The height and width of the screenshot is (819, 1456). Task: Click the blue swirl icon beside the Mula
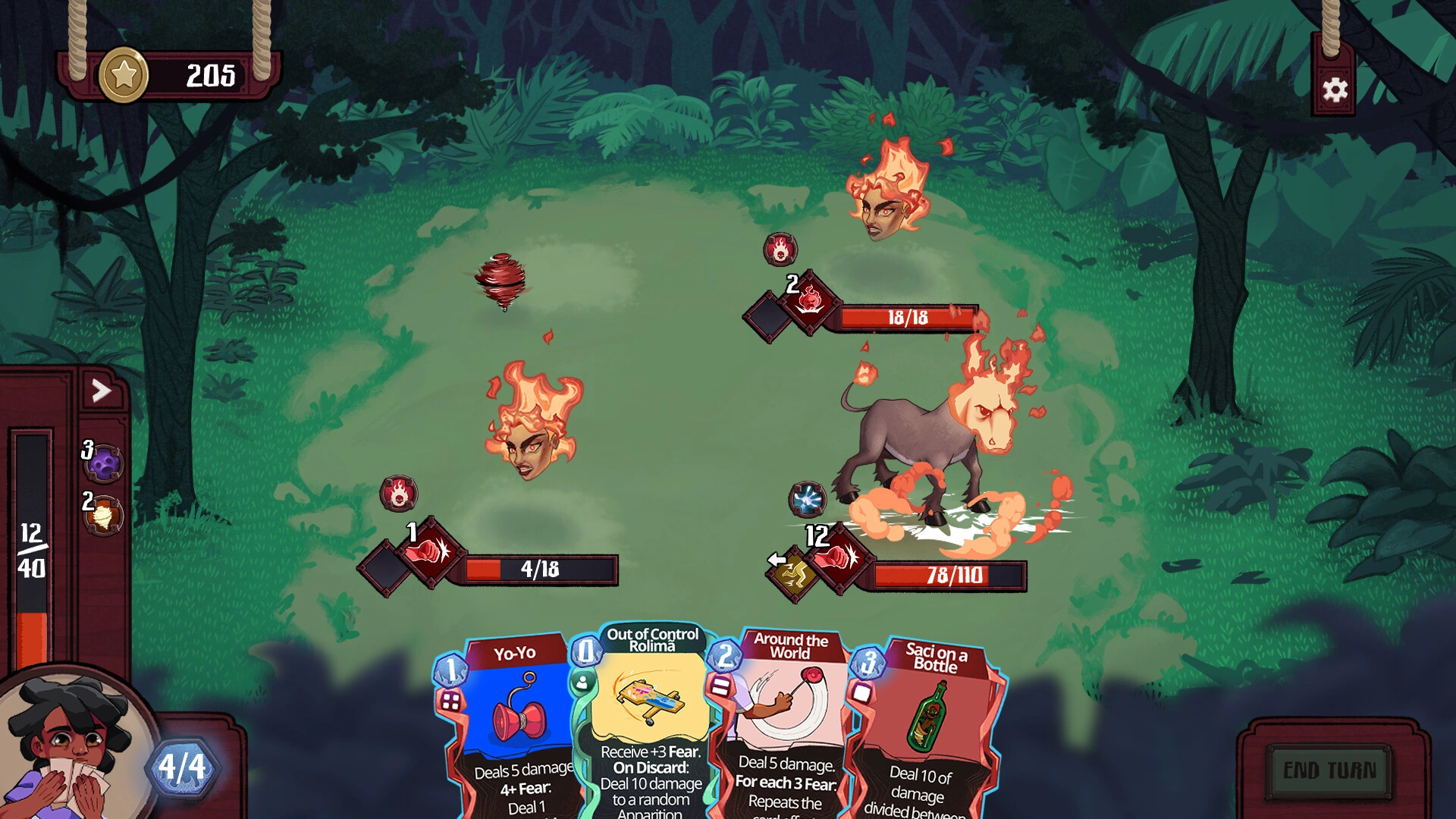(x=808, y=498)
